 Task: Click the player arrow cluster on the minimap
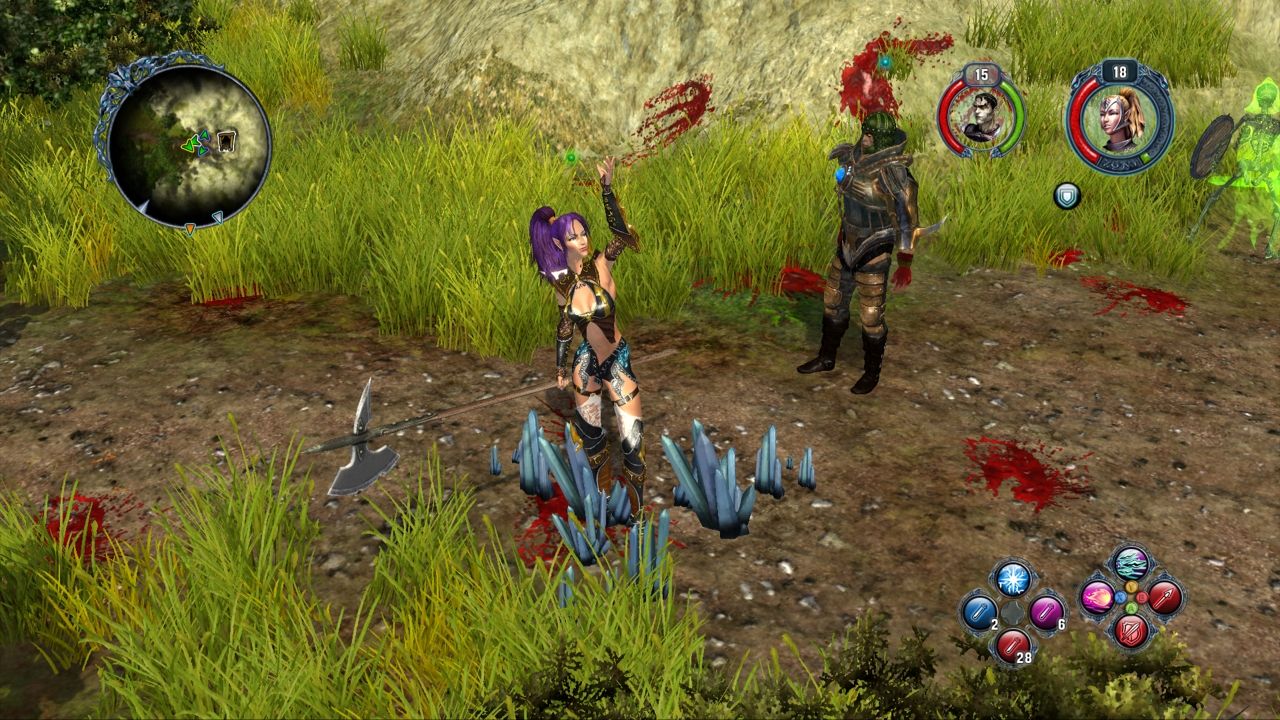(194, 144)
